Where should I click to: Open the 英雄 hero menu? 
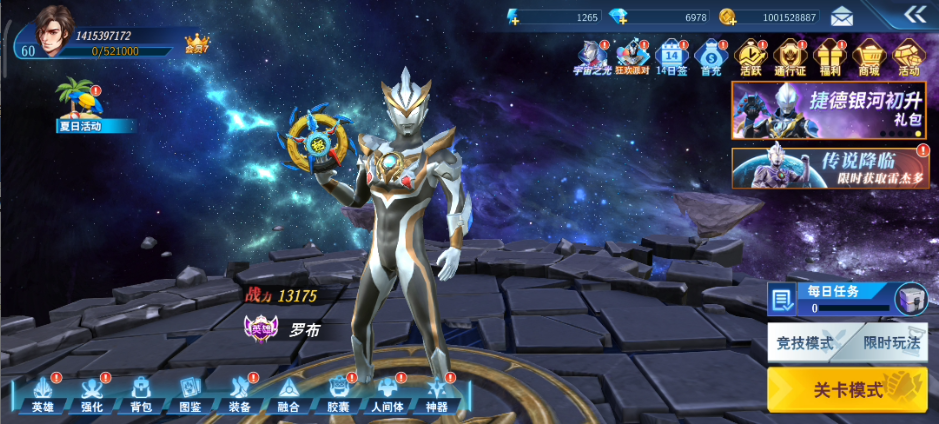click(x=42, y=393)
